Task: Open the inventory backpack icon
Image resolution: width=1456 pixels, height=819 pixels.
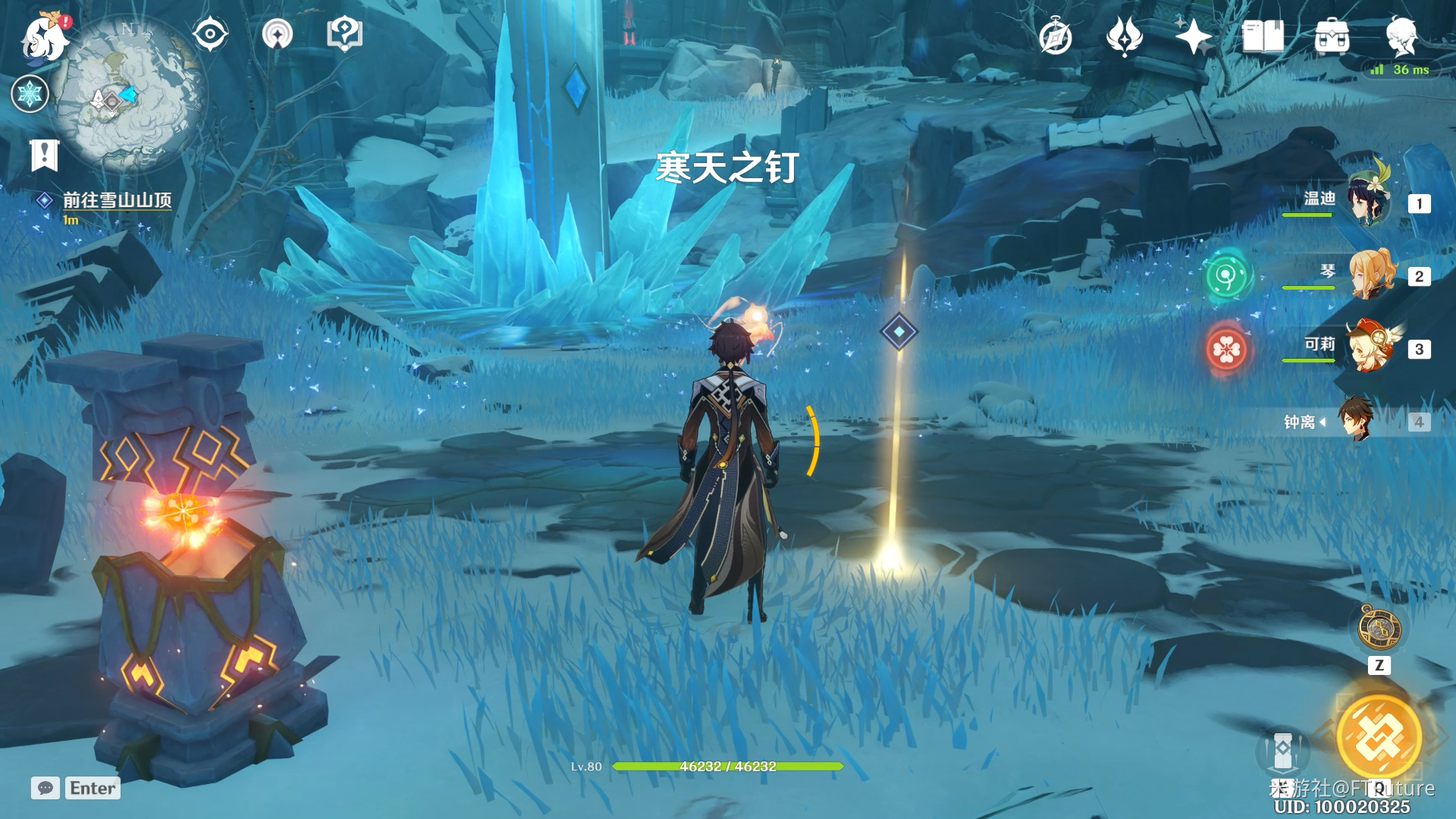Action: point(1332,36)
